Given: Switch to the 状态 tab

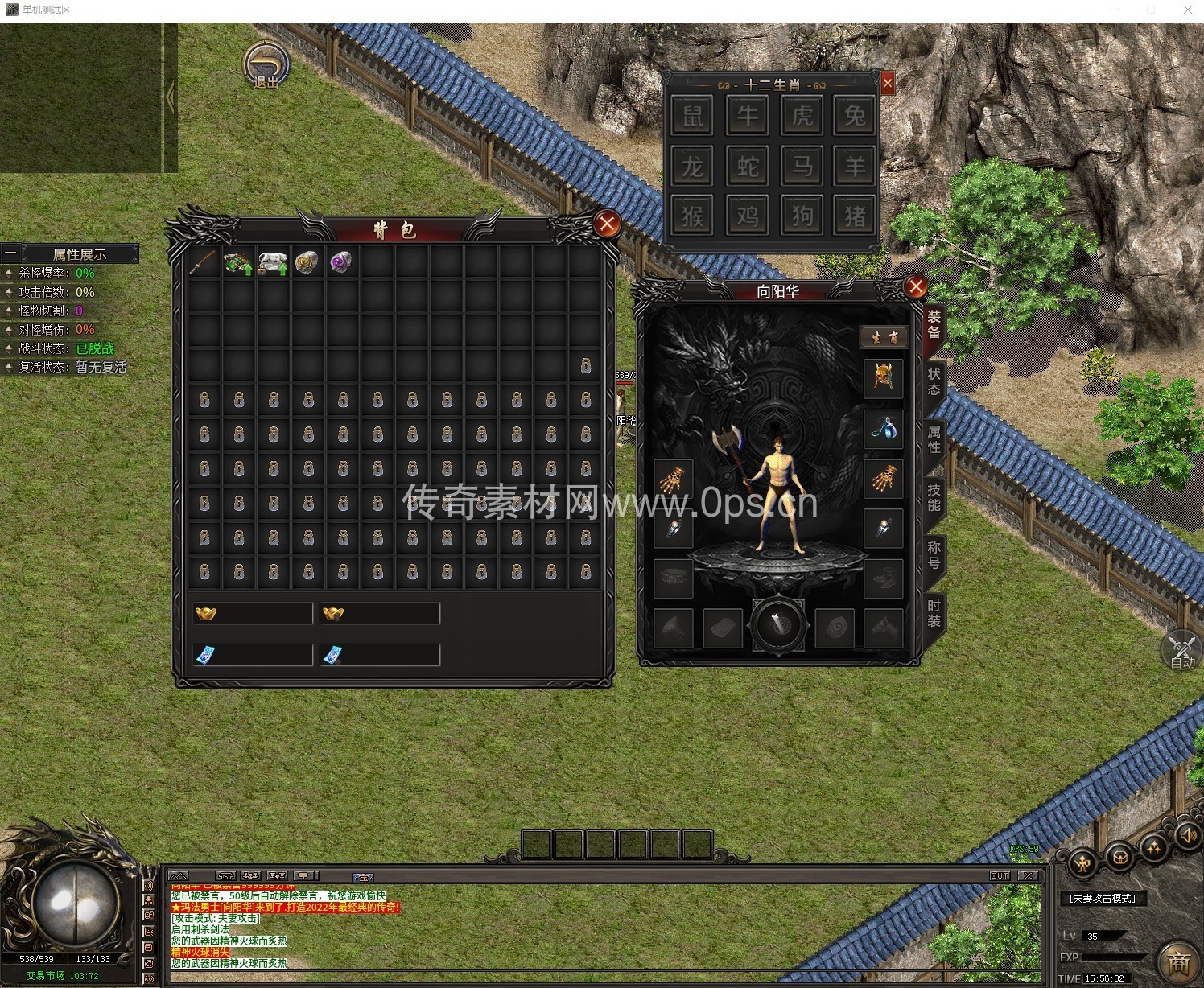Looking at the screenshot, I should [x=934, y=381].
